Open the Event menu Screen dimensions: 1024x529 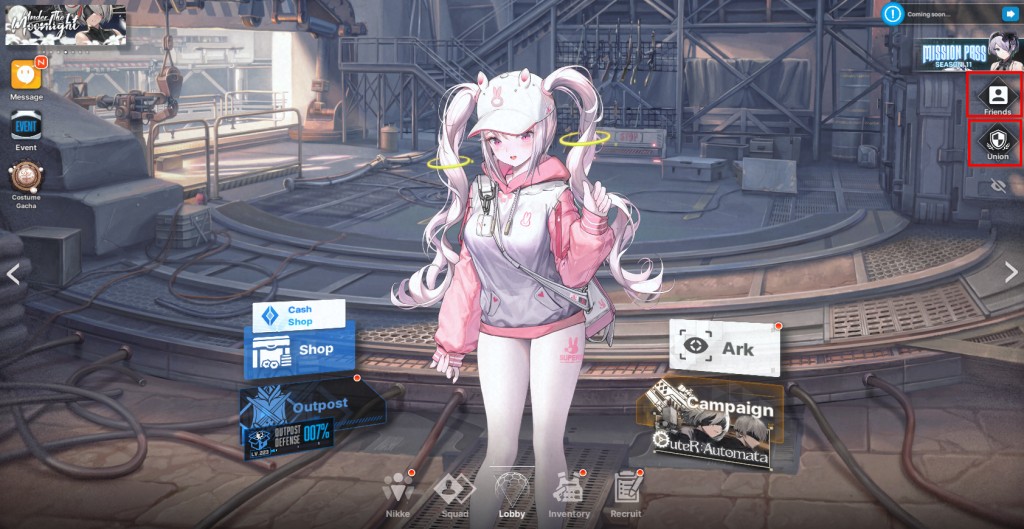coord(26,128)
